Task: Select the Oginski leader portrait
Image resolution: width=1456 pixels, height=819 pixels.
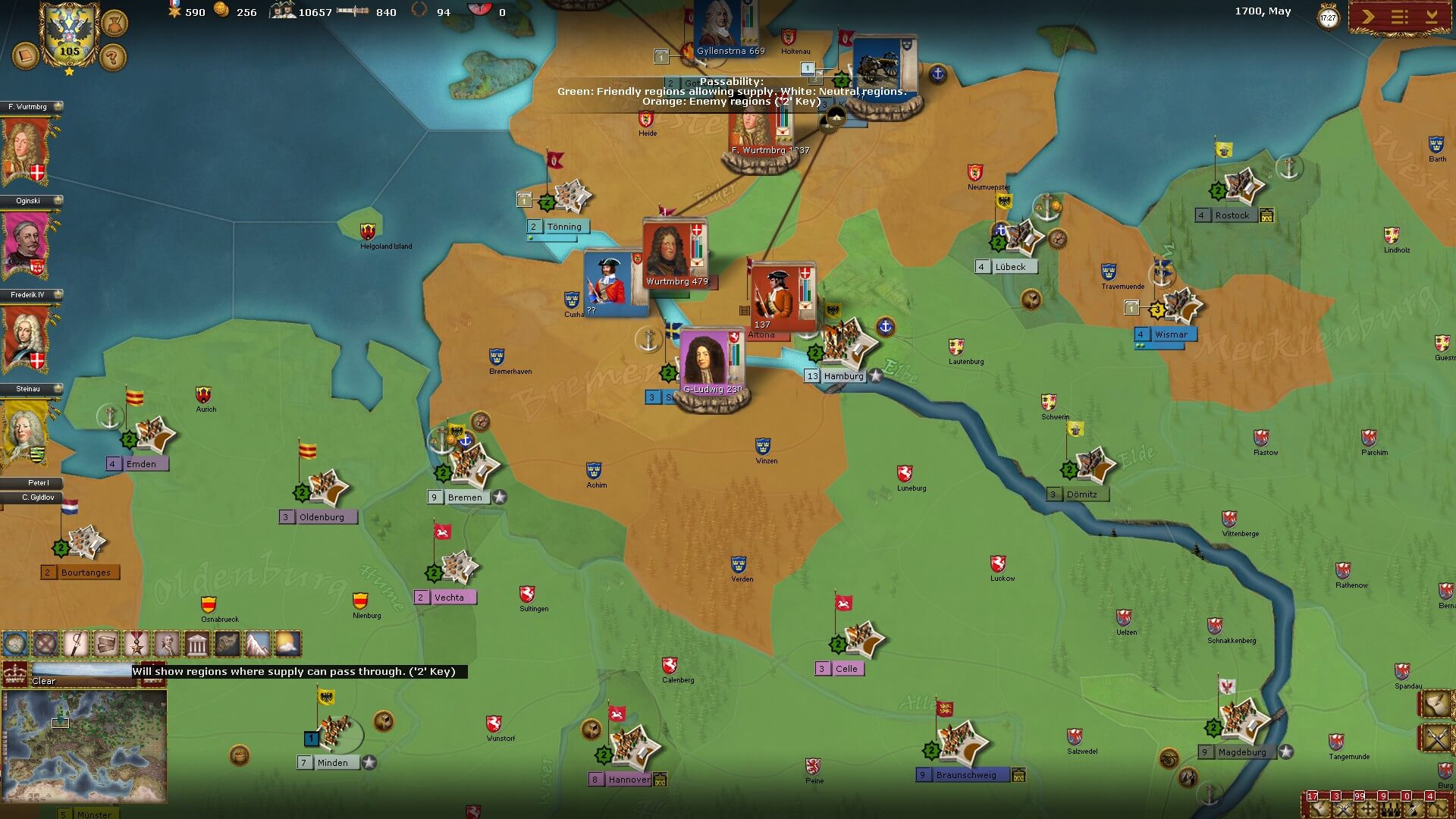Action: pos(27,243)
